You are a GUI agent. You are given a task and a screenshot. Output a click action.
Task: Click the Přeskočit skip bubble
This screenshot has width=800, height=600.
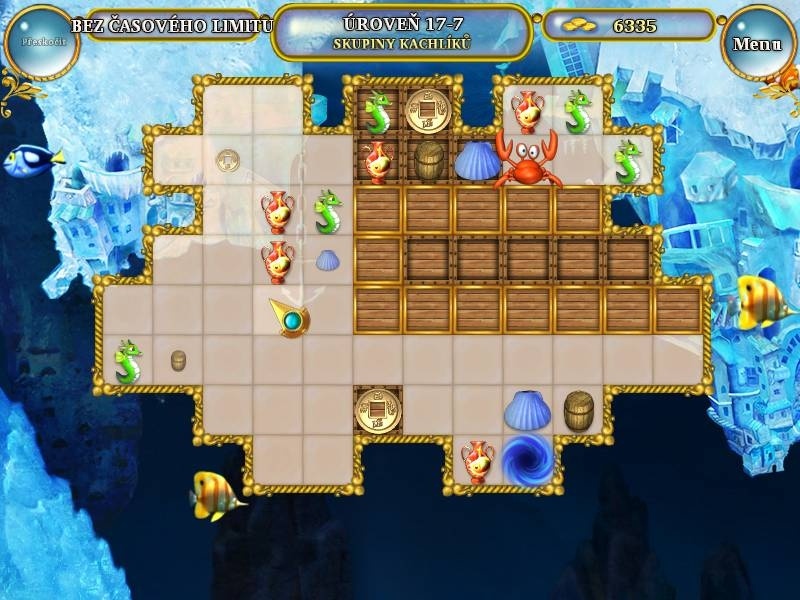41,43
